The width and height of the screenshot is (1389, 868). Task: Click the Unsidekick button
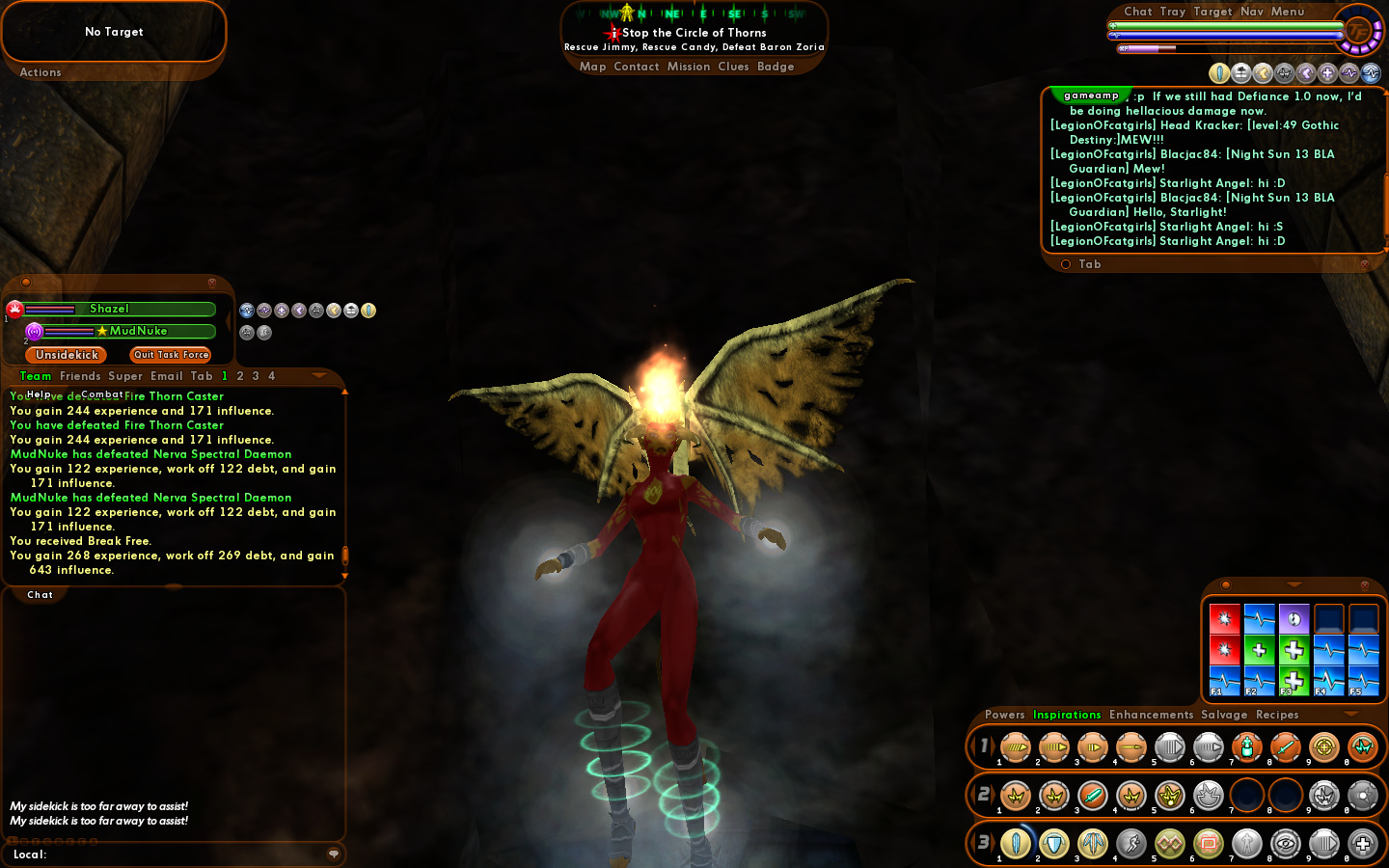pos(67,355)
